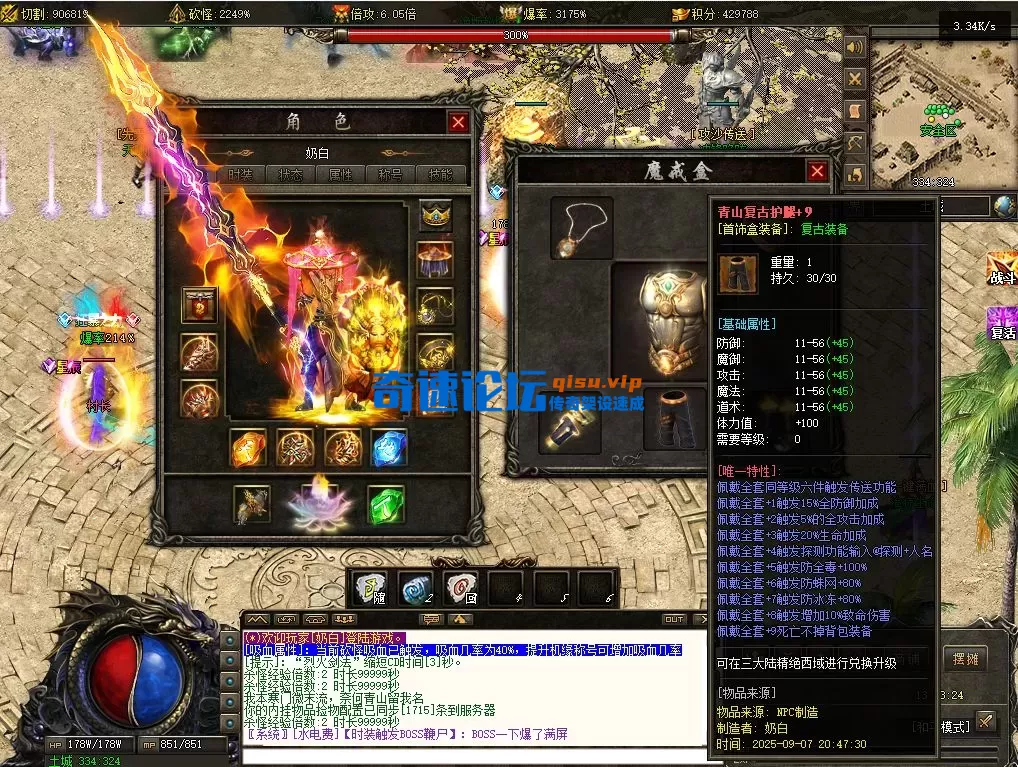
Task: Open the 战斗 battle icon
Action: coord(1001,267)
